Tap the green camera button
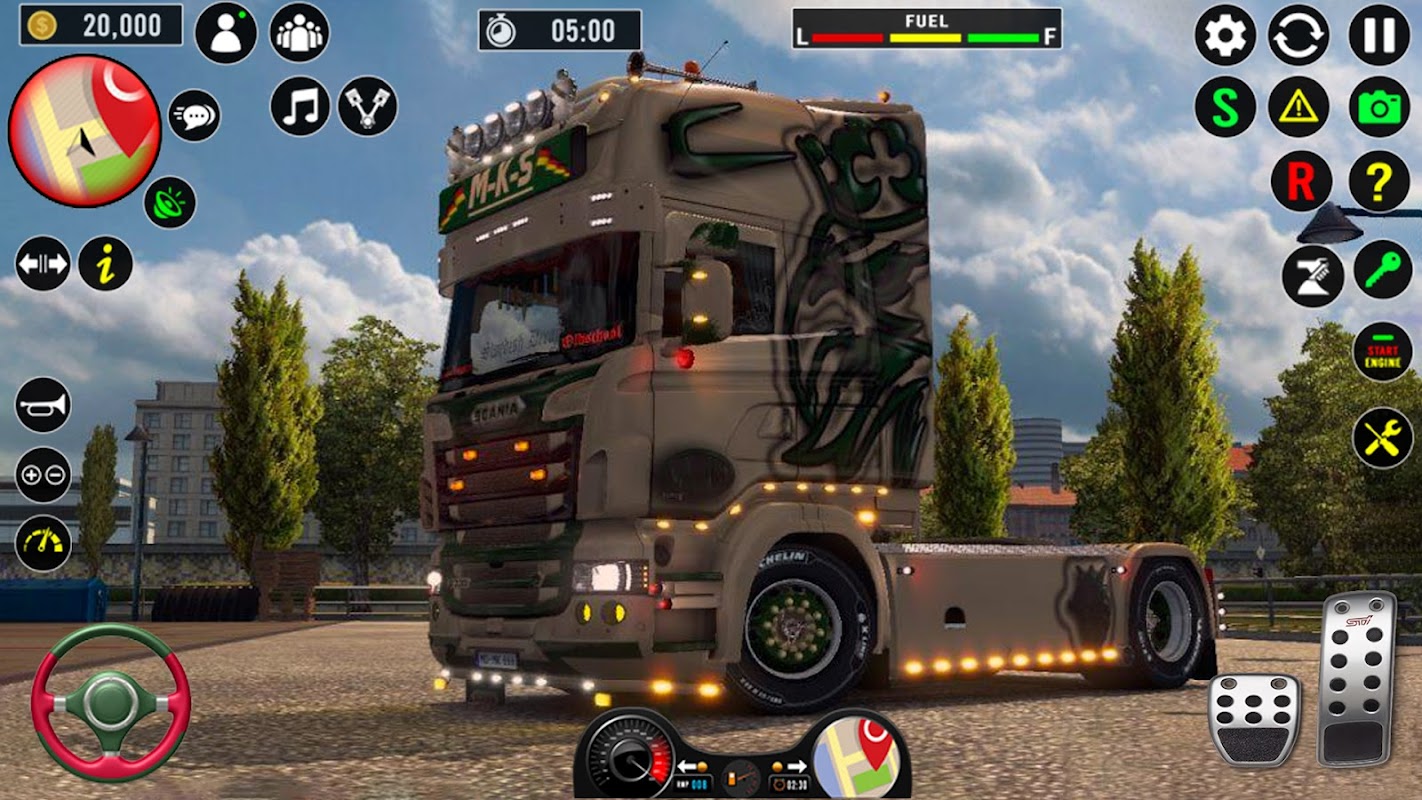The height and width of the screenshot is (800, 1422). tap(1379, 107)
